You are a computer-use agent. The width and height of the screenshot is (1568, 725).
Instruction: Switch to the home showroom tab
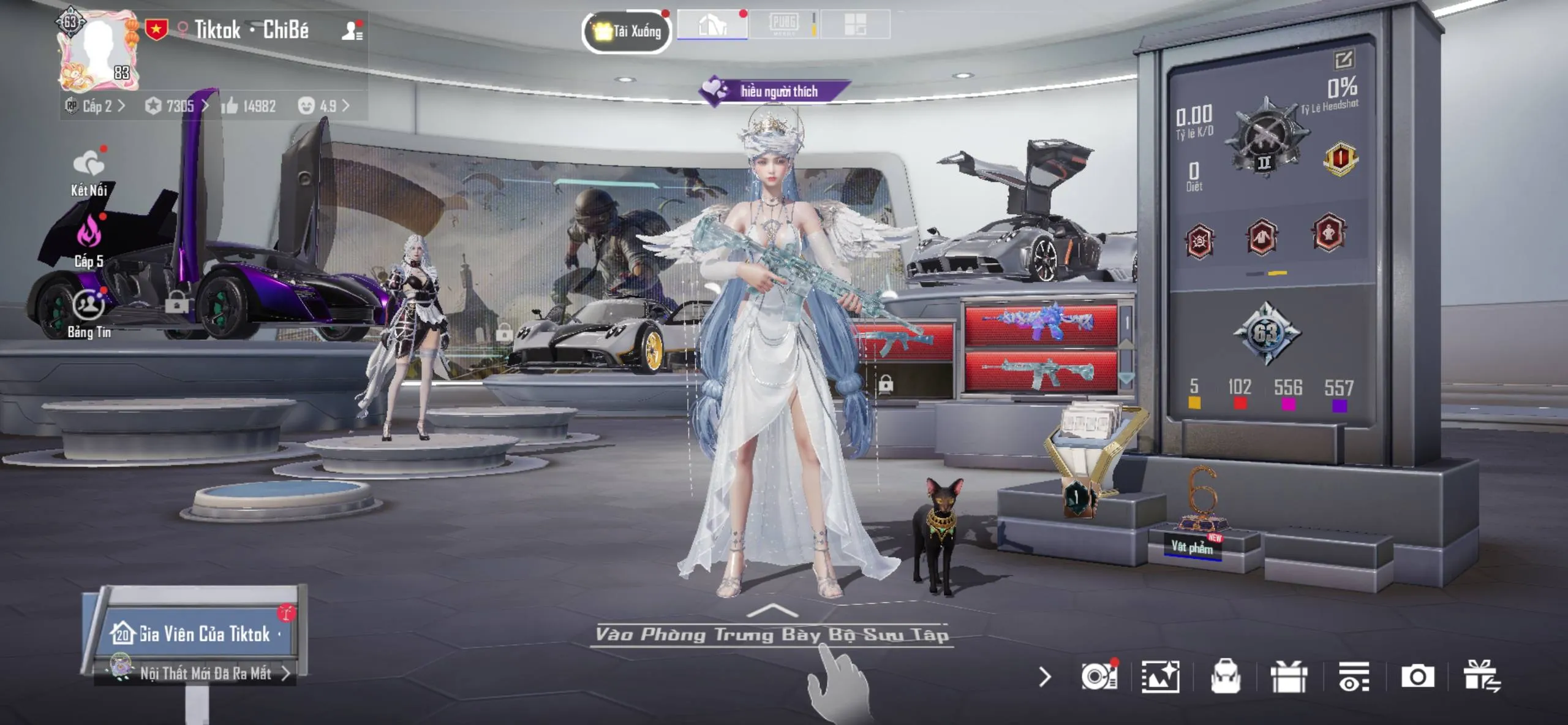coord(713,25)
